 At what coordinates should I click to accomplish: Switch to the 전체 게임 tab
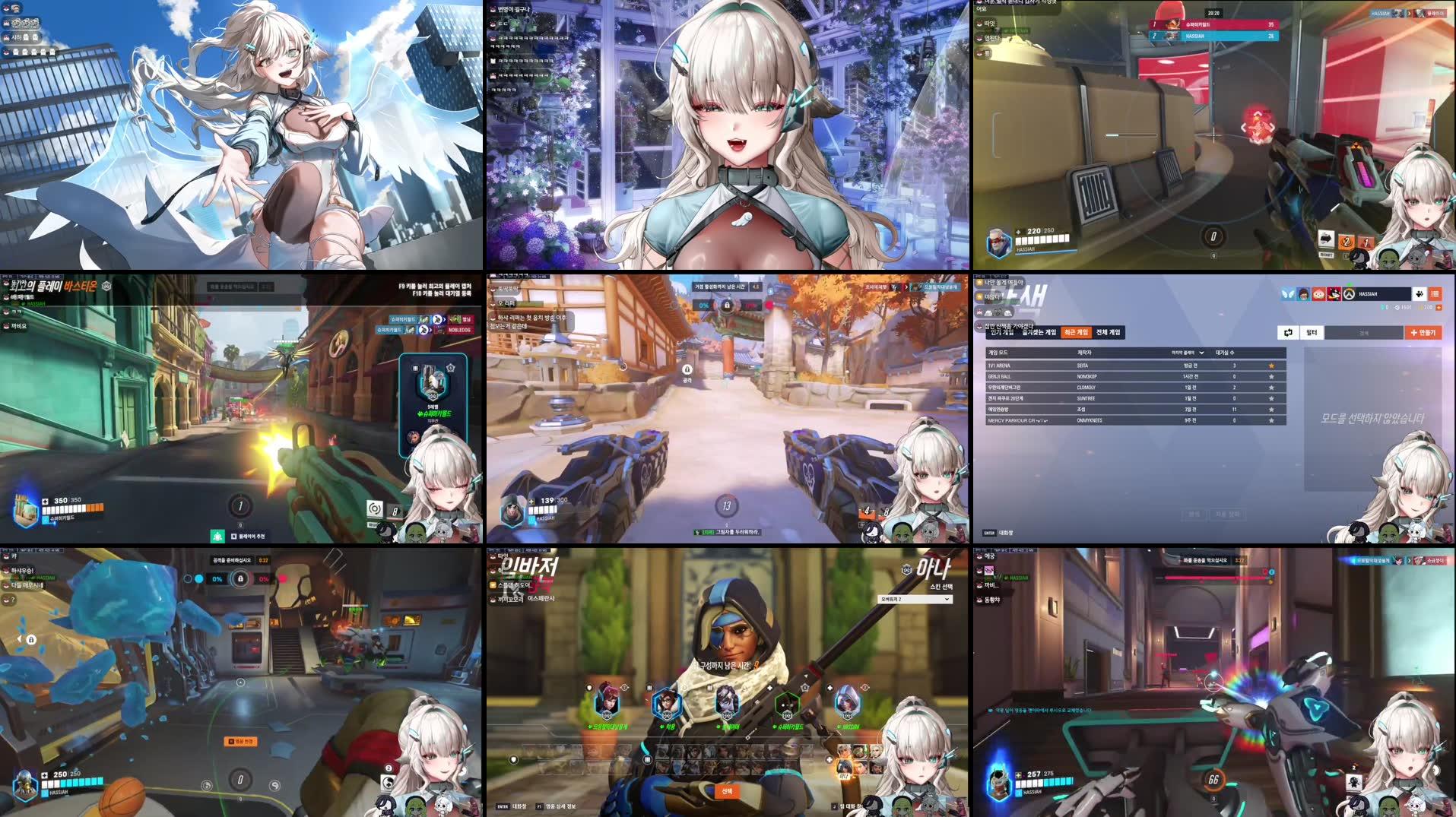(1109, 332)
